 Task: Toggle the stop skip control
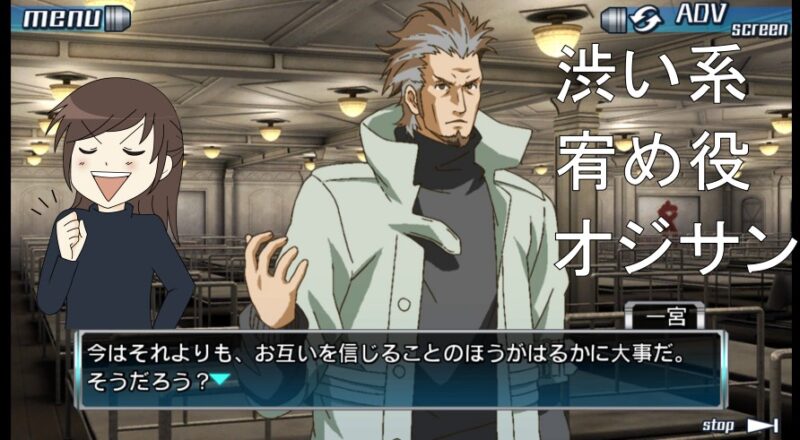coord(740,426)
